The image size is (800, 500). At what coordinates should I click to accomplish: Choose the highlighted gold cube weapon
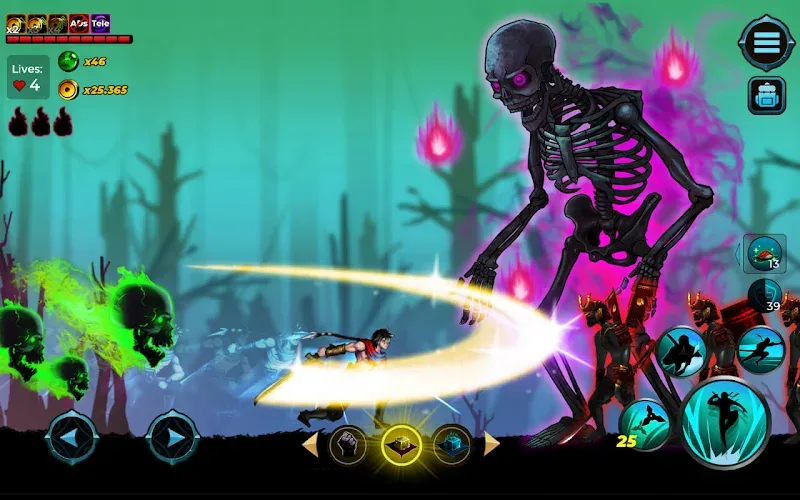click(x=401, y=443)
